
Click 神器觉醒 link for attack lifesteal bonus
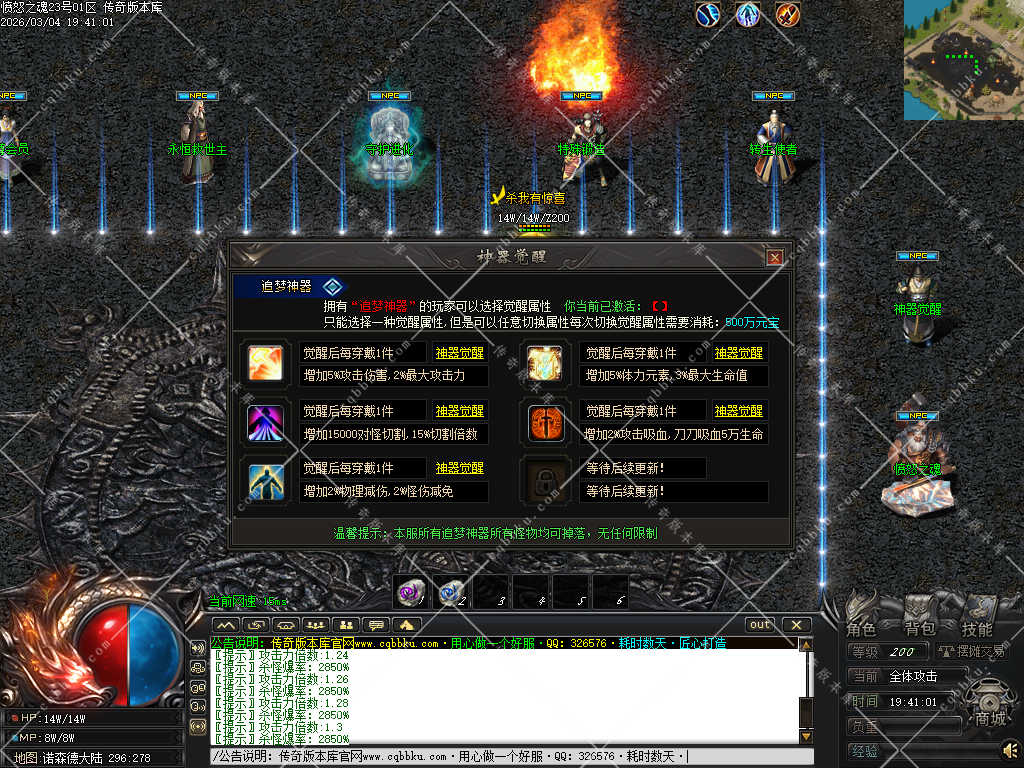738,411
